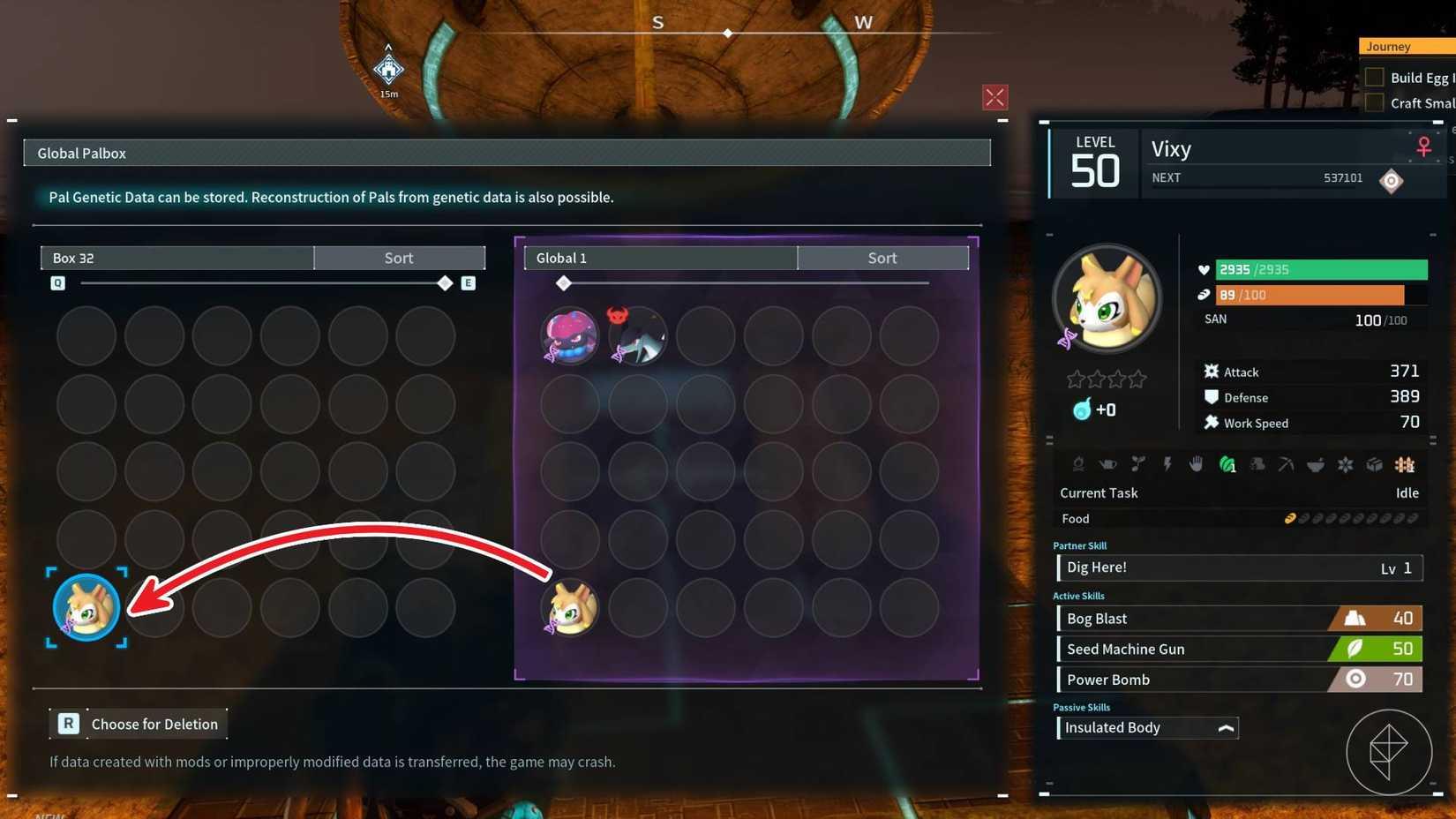This screenshot has height=819, width=1456.
Task: Select the green Gathering leaf suitability icon
Action: 1227,465
